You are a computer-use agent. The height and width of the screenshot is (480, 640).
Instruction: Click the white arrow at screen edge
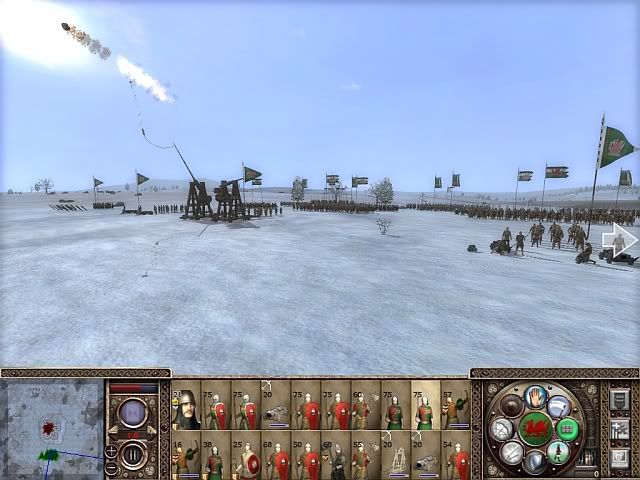pyautogui.click(x=622, y=240)
